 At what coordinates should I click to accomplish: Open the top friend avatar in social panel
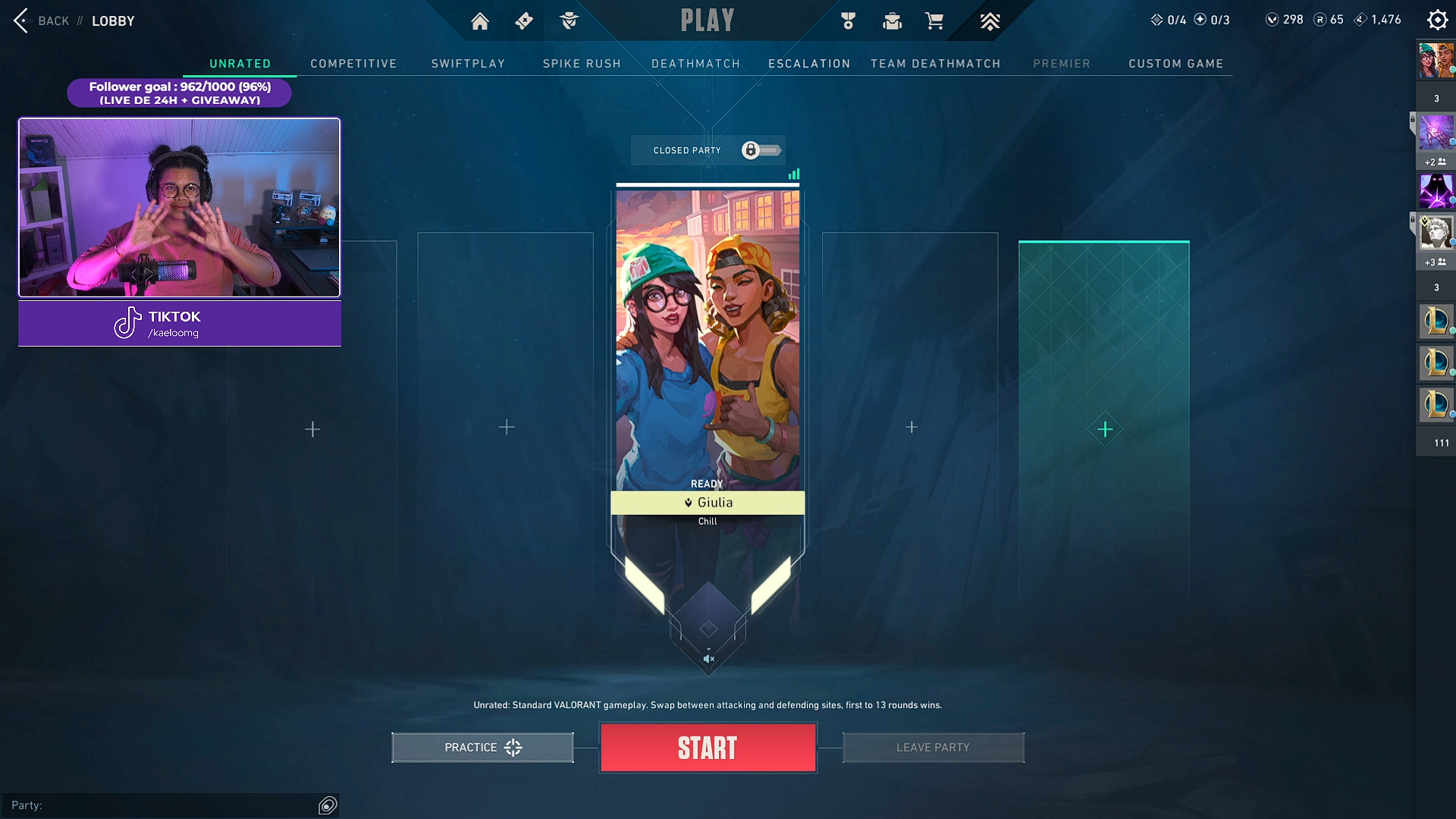(1436, 61)
